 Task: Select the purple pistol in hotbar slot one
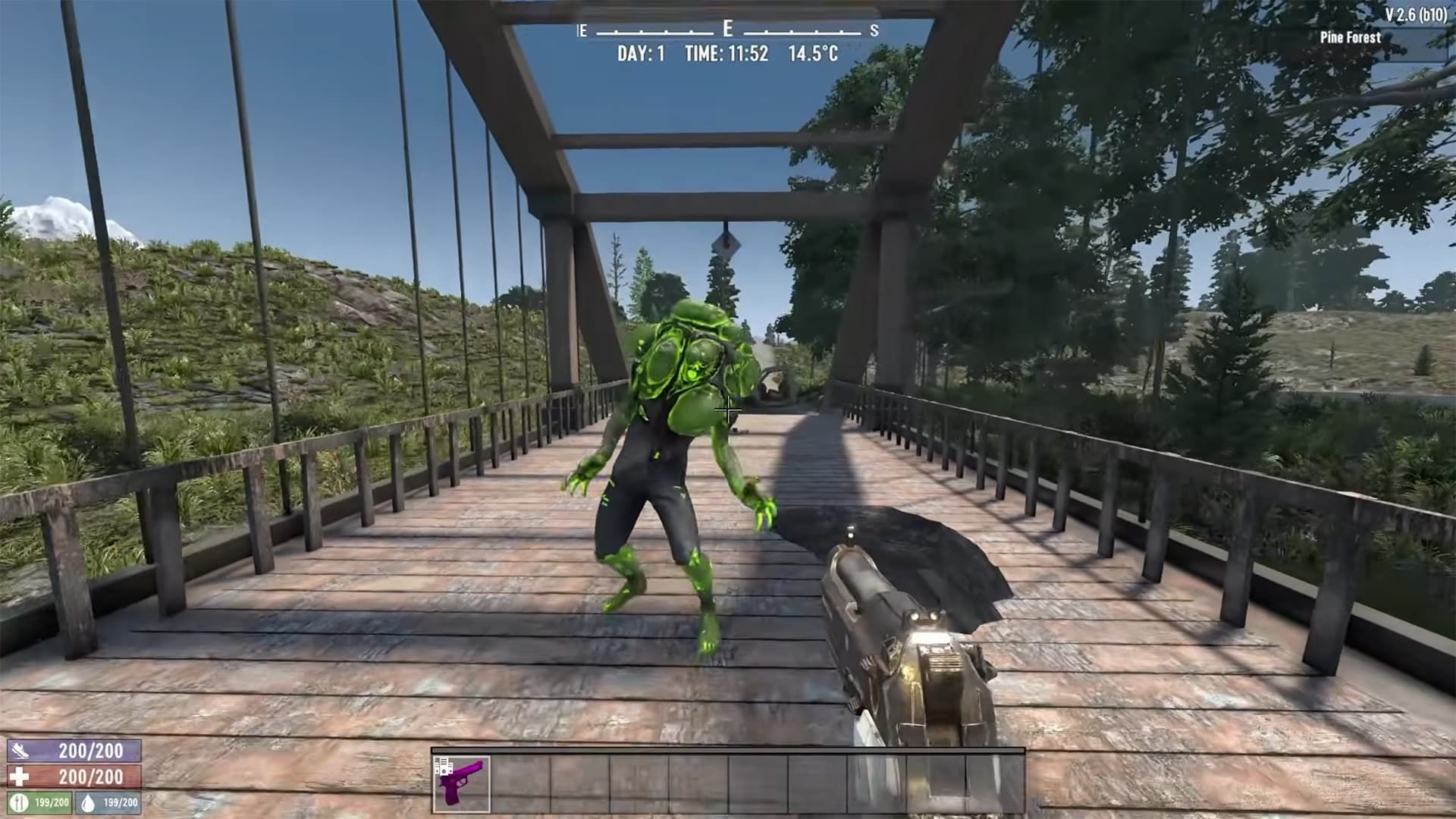point(463,783)
